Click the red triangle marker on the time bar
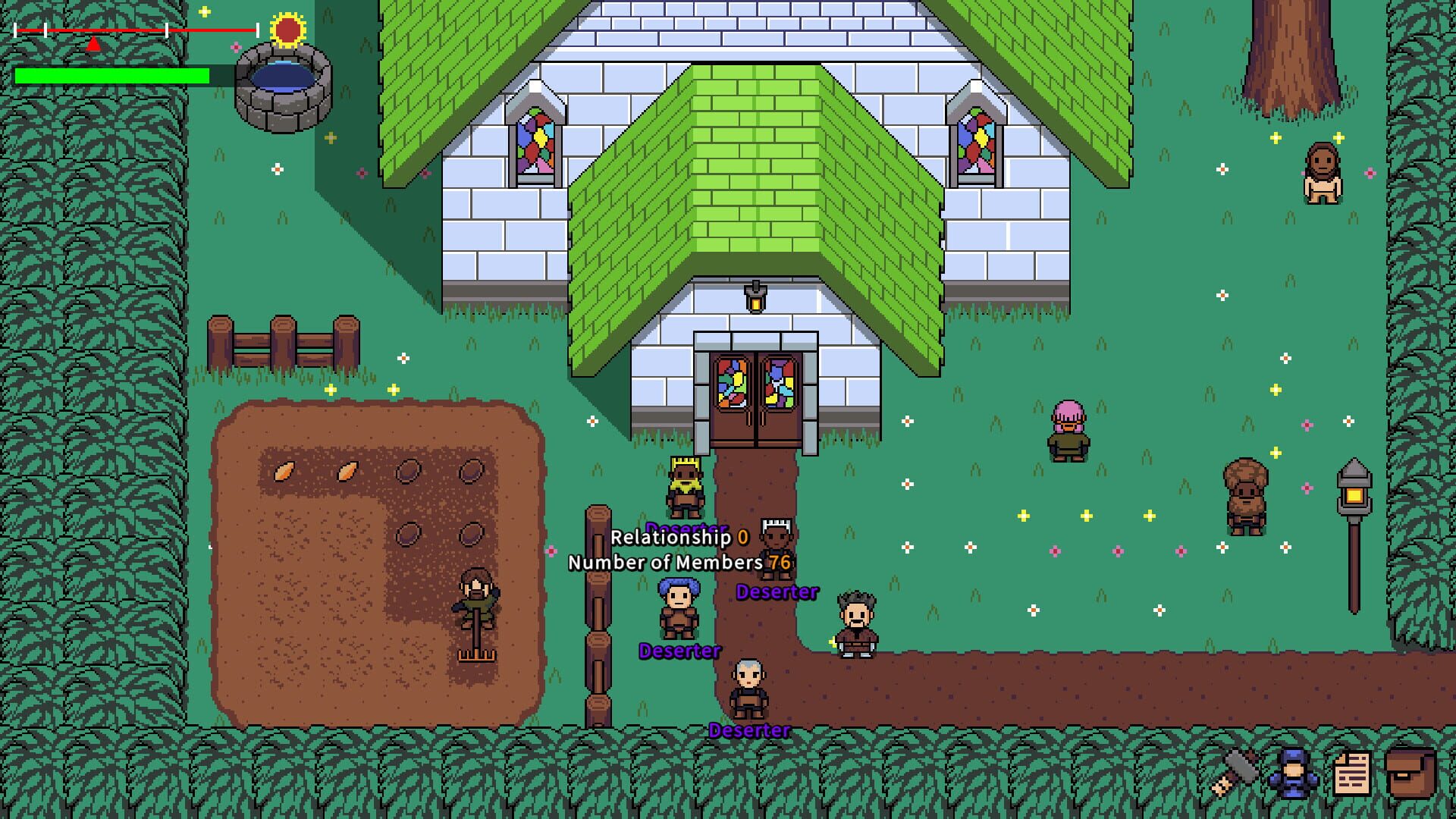This screenshot has height=819, width=1456. [x=93, y=43]
